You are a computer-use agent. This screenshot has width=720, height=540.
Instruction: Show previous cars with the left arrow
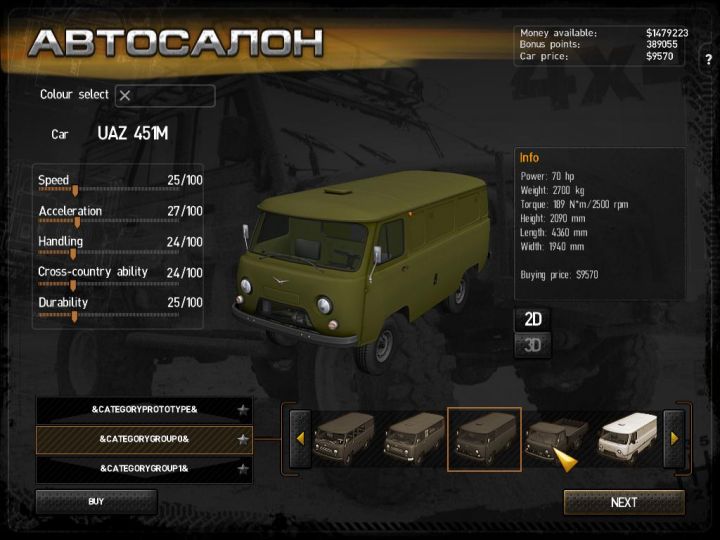[x=299, y=439]
